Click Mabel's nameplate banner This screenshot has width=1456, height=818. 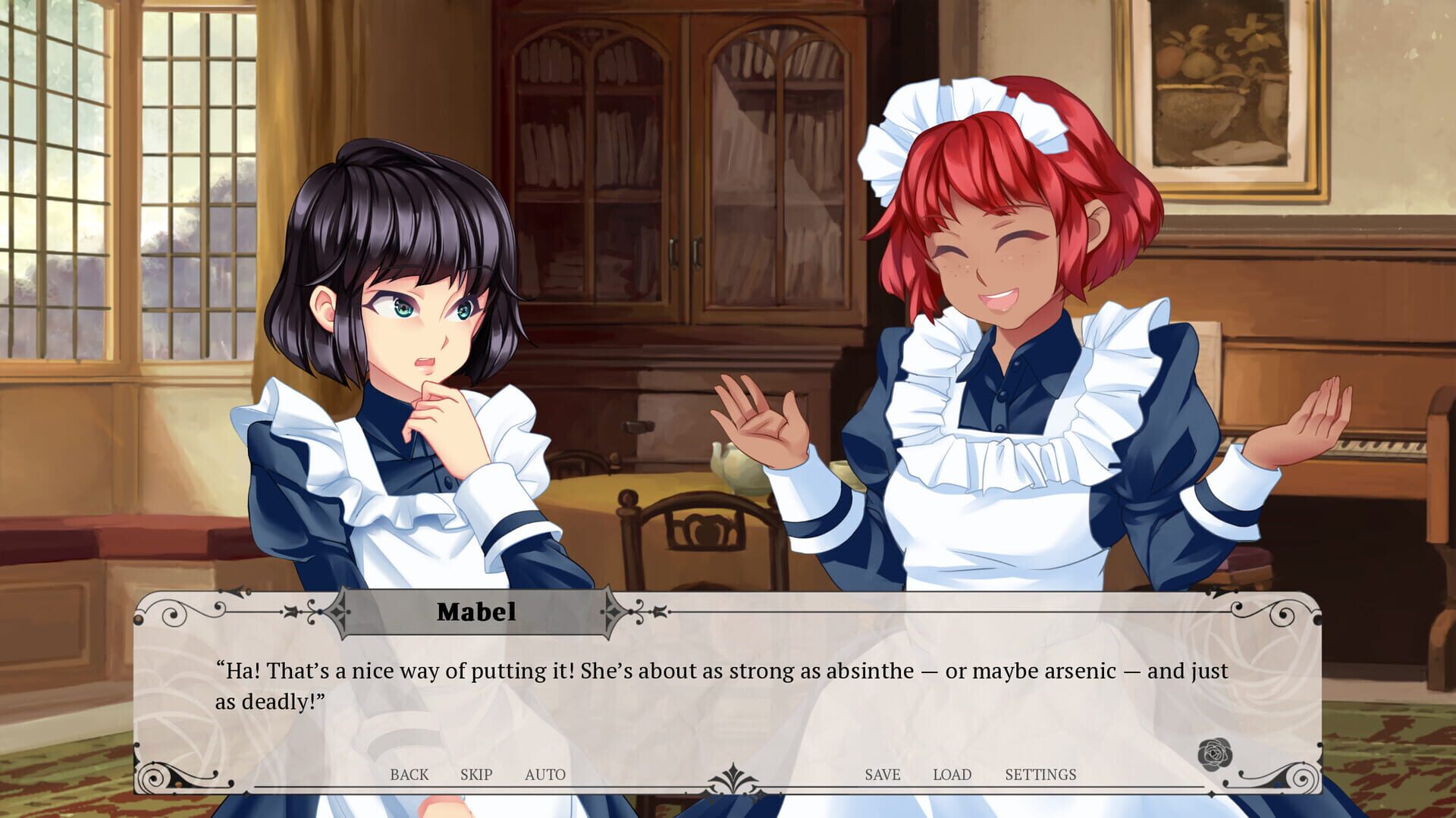coord(478,611)
